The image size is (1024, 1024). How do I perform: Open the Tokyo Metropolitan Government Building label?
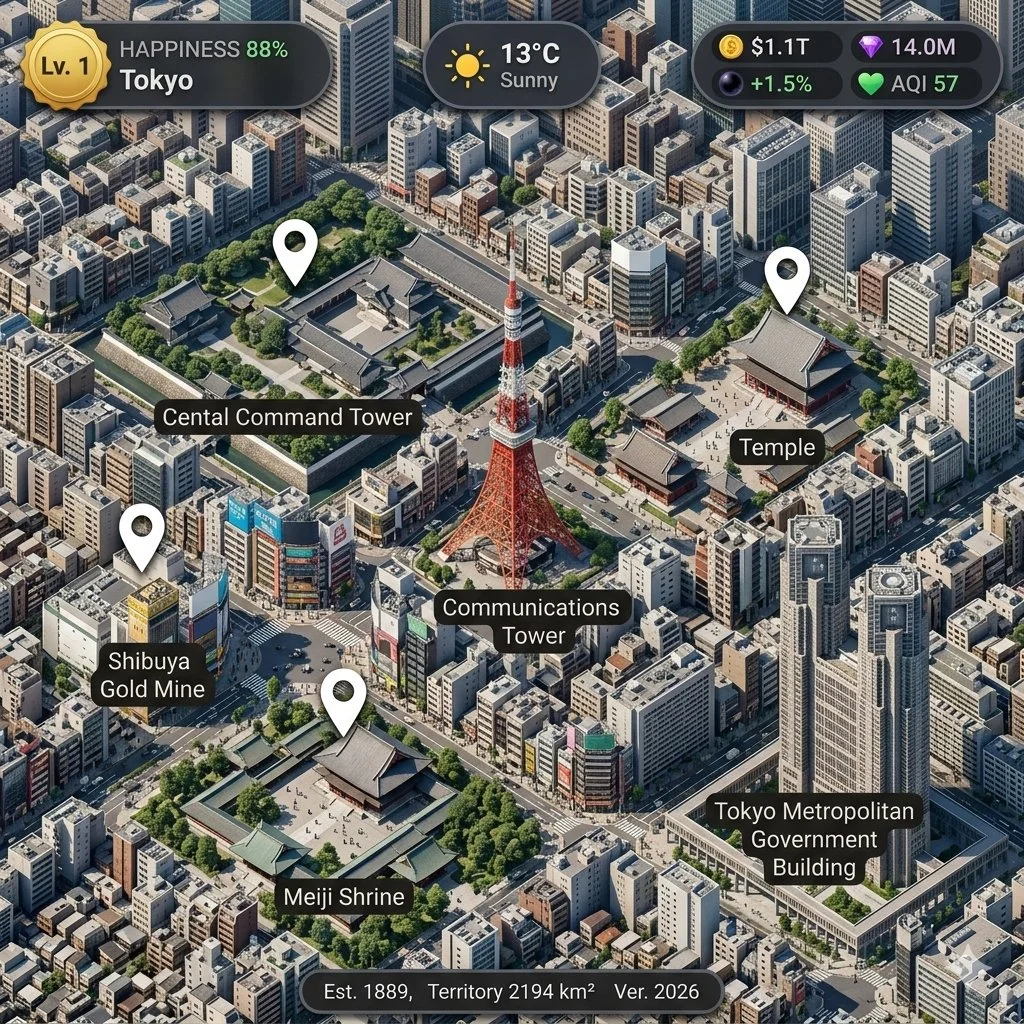click(x=814, y=839)
